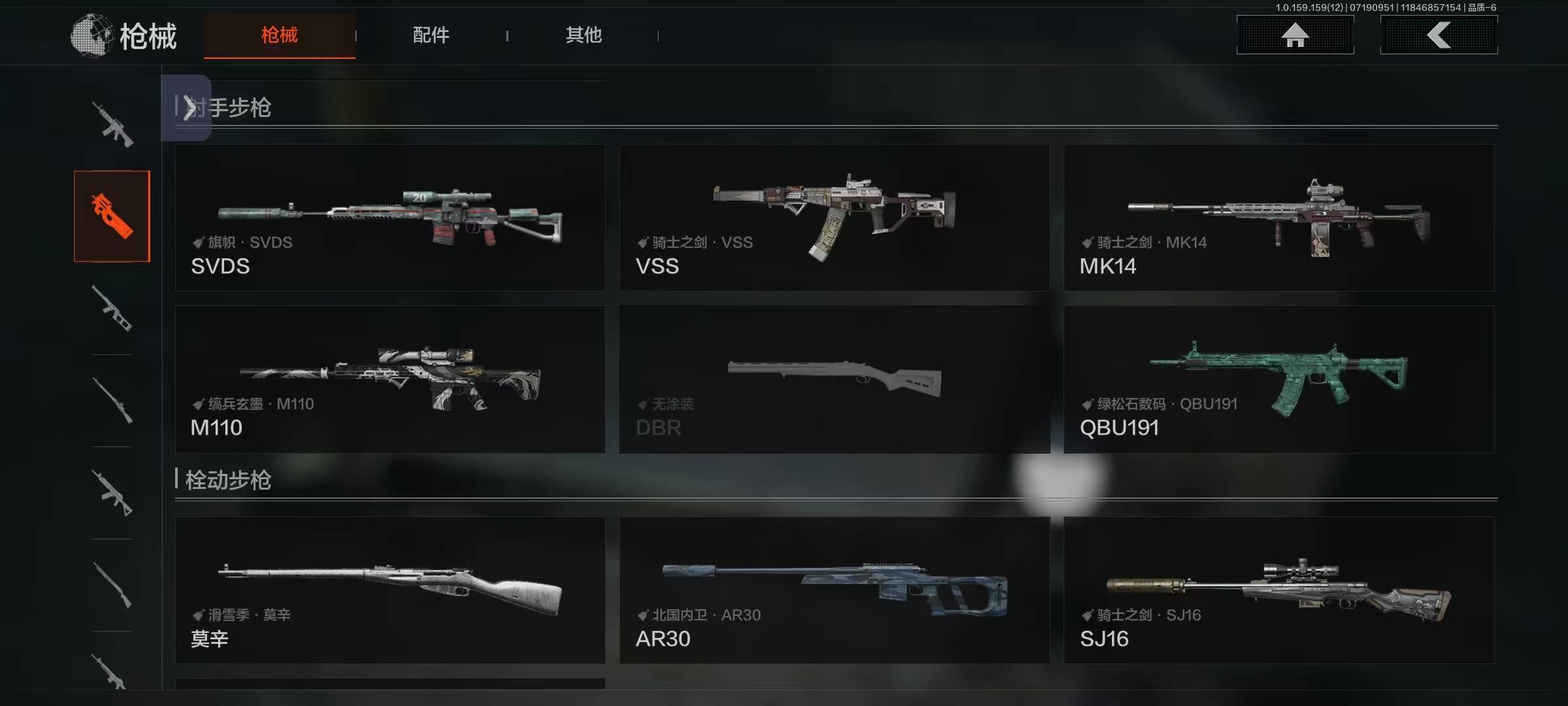
Task: Open the AR30 sniper card
Action: coord(834,590)
